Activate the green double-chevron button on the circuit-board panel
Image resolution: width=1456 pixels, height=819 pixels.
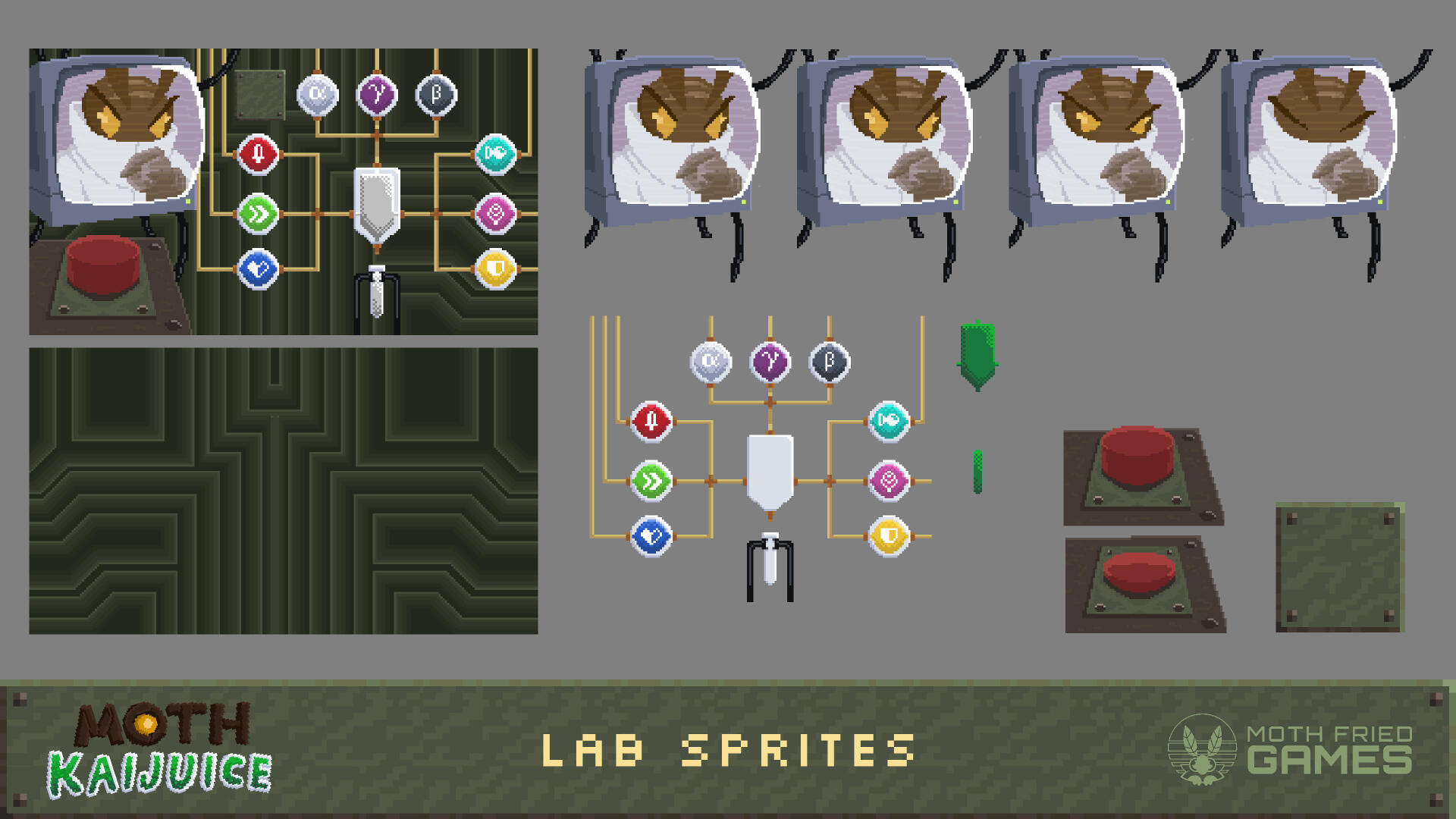pos(258,214)
